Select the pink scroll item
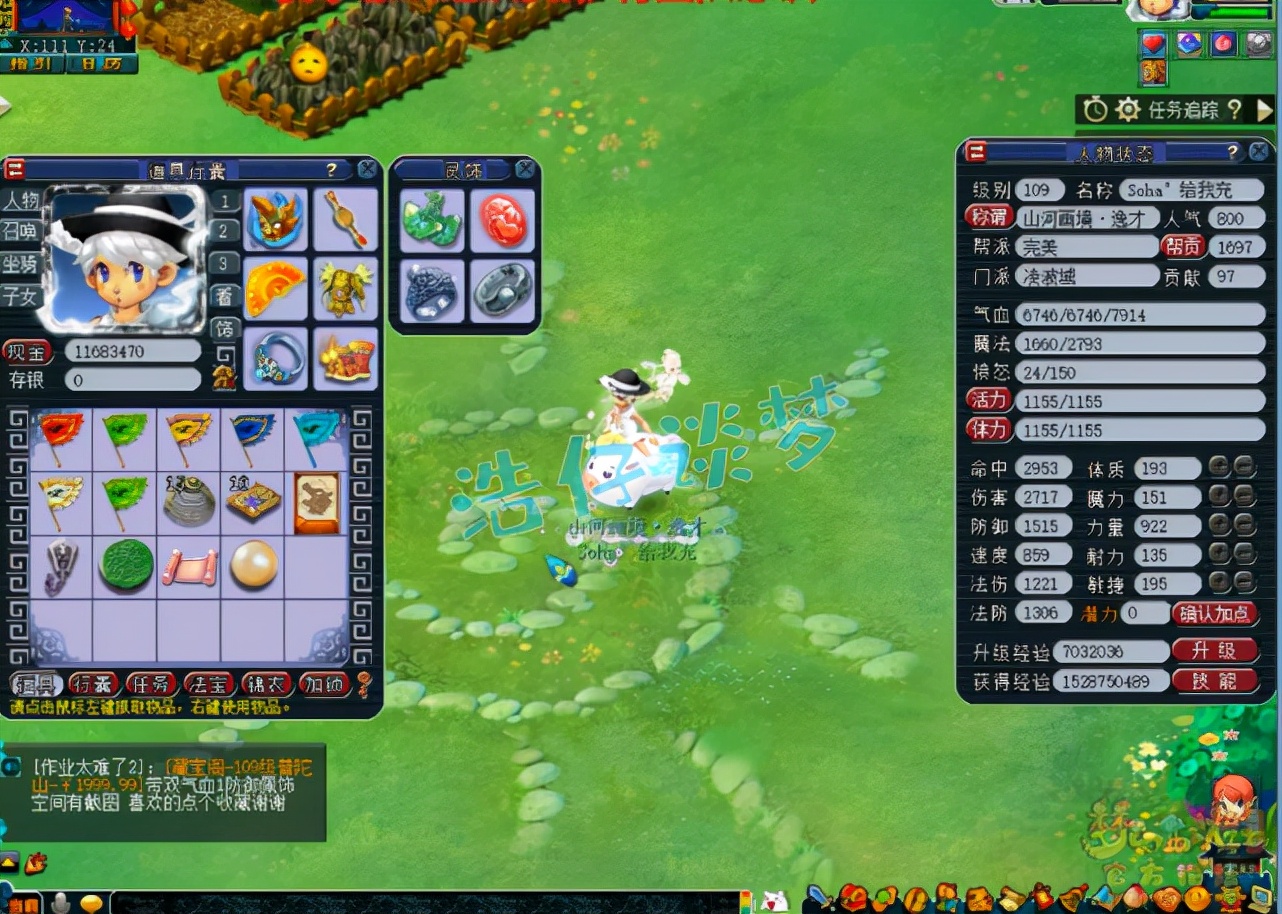The width and height of the screenshot is (1282, 914). coord(190,566)
